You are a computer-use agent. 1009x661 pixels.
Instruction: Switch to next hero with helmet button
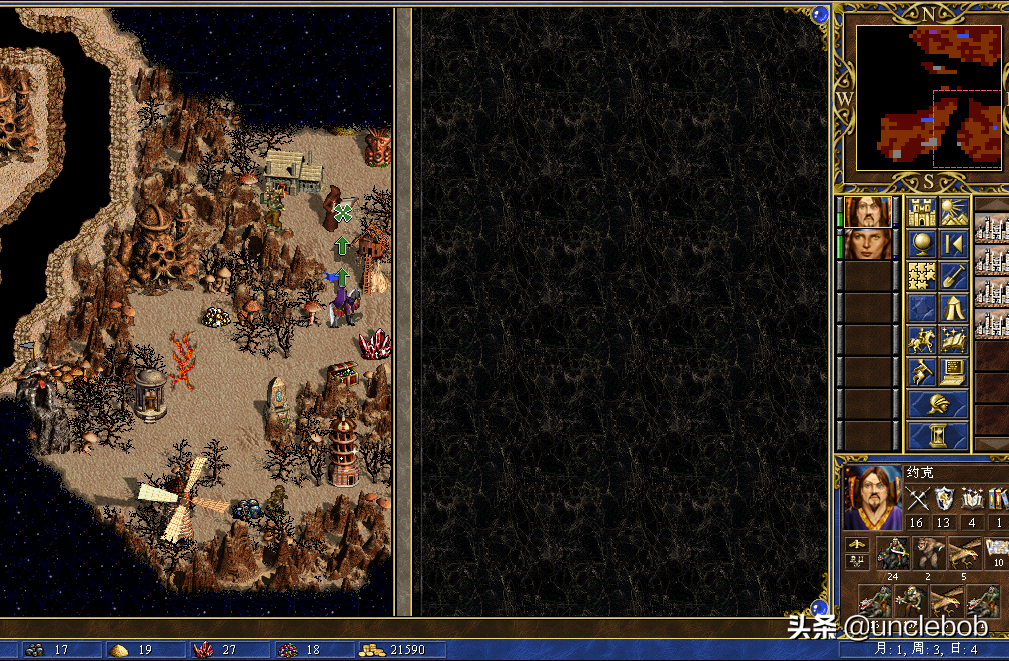coord(938,405)
